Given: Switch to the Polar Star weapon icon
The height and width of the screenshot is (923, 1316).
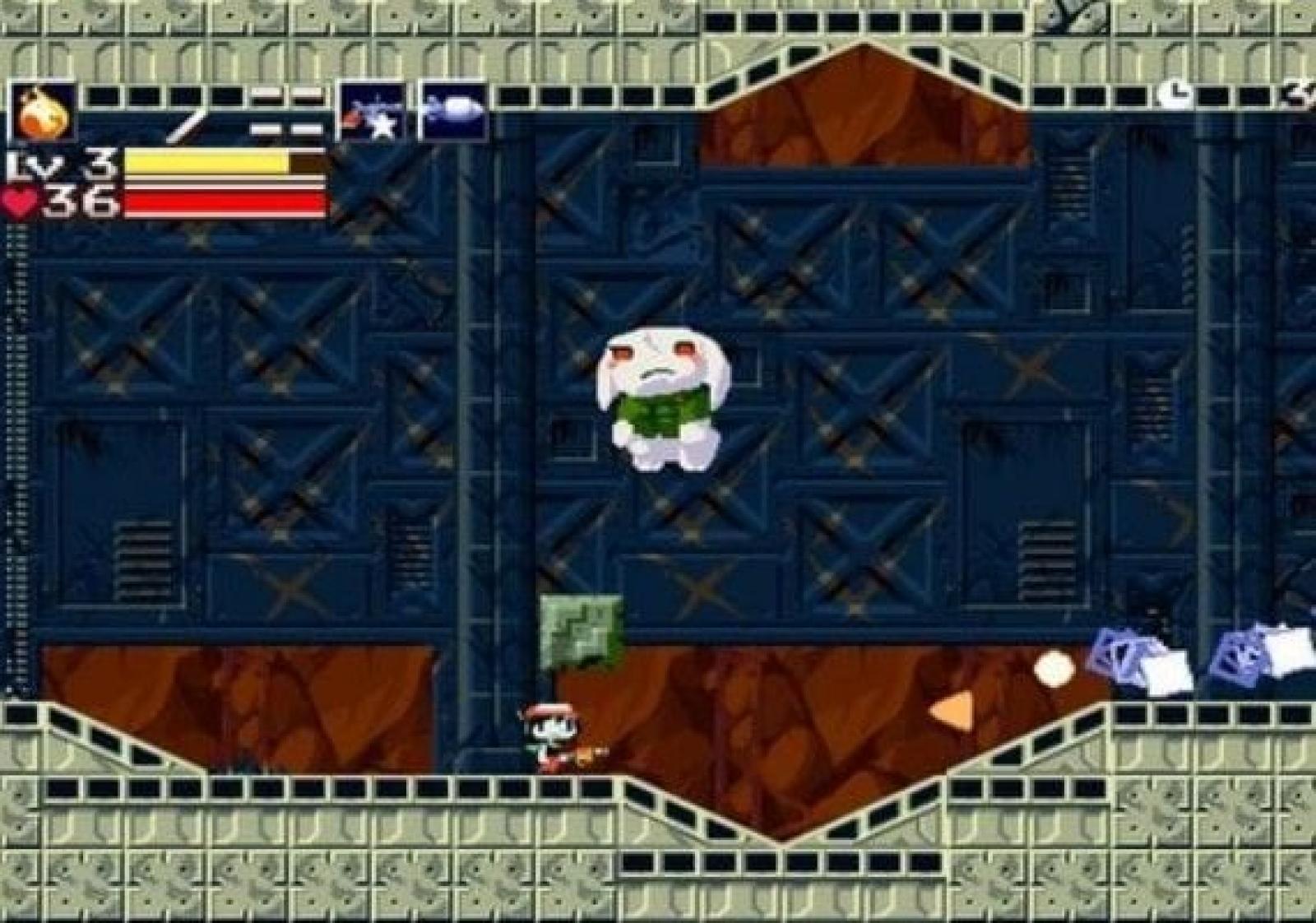Looking at the screenshot, I should click(x=373, y=113).
